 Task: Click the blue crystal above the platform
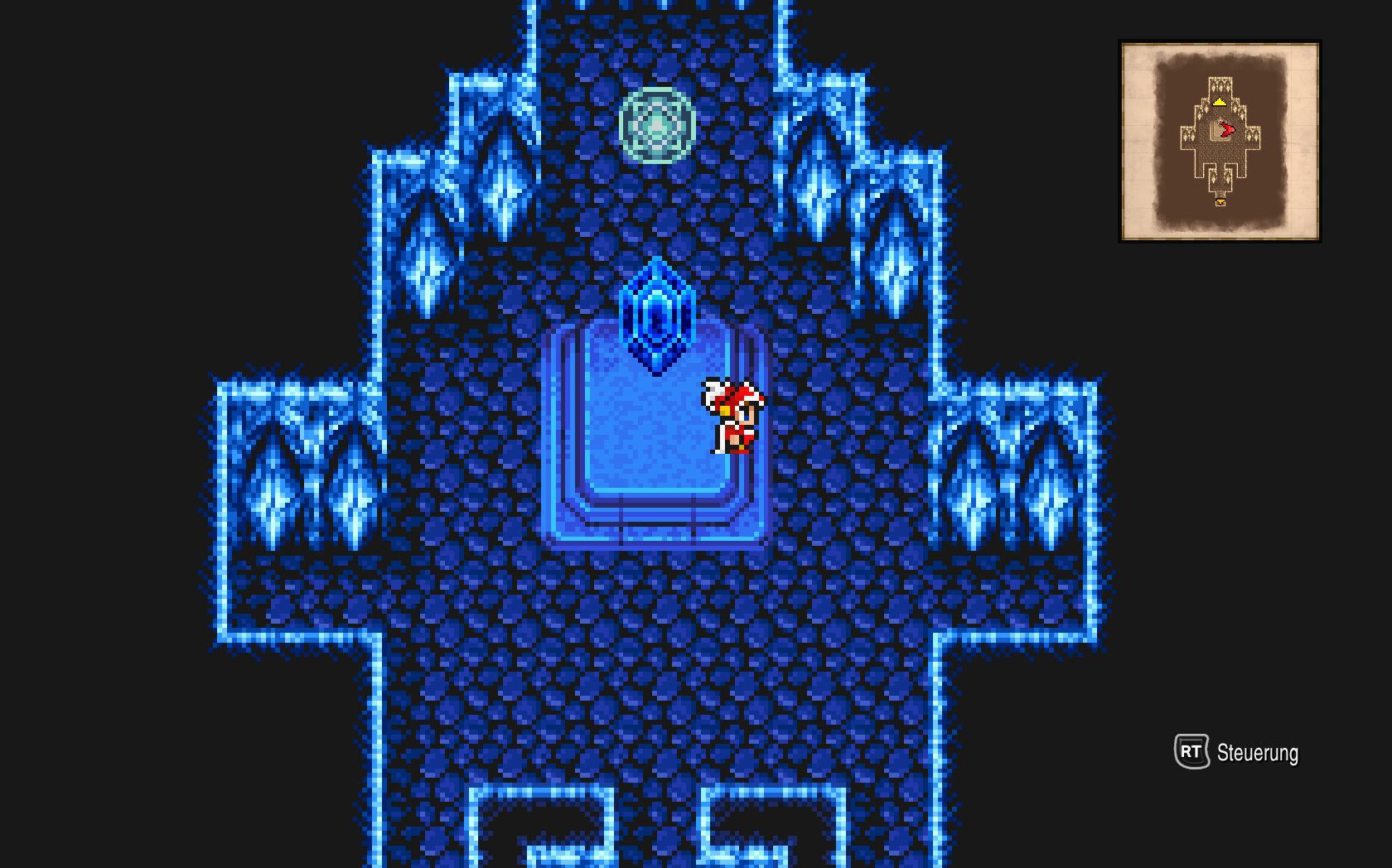[657, 315]
